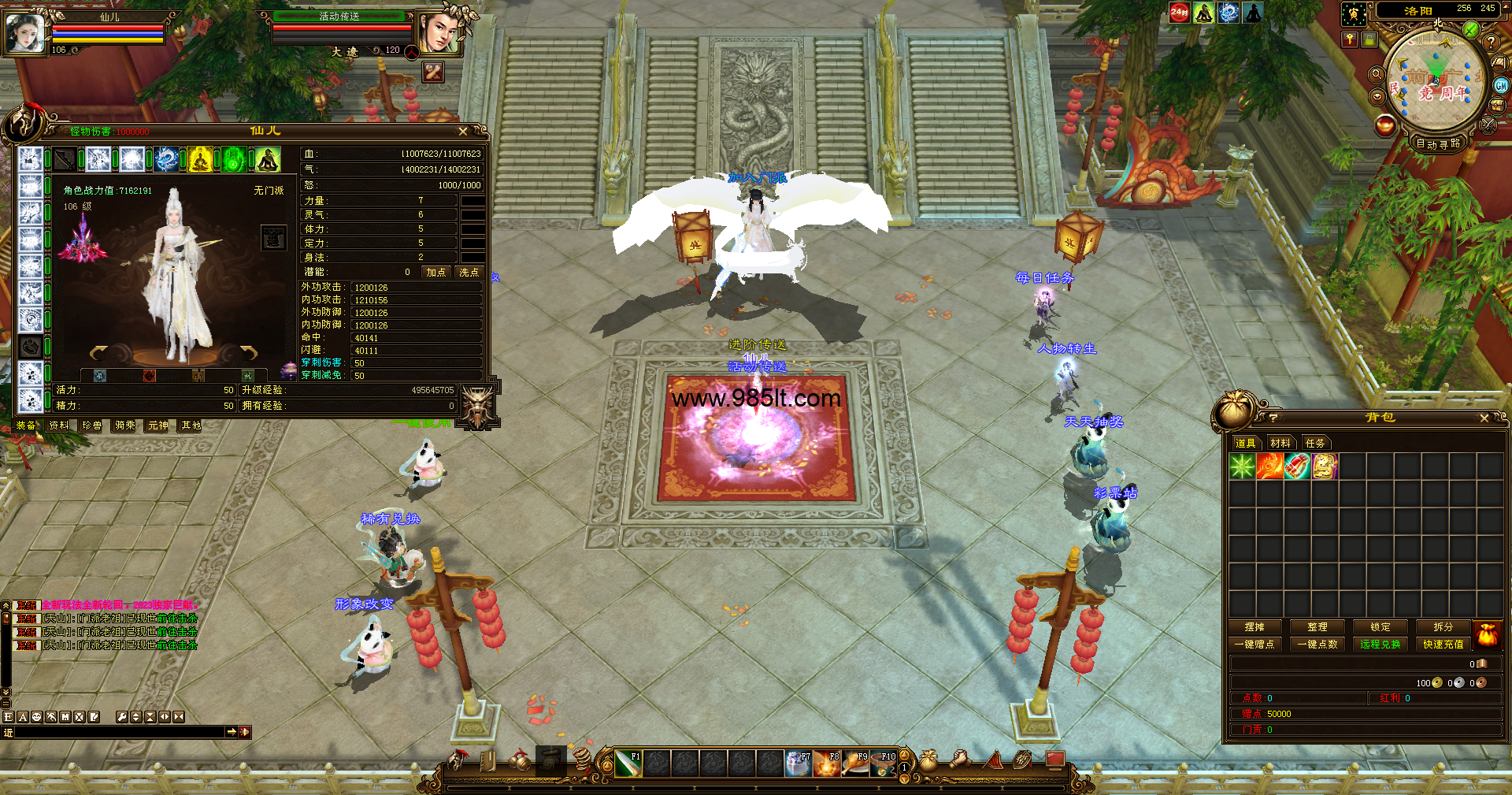Select the red ring item in backpack
Image resolution: width=1512 pixels, height=795 pixels.
pyautogui.click(x=1297, y=466)
